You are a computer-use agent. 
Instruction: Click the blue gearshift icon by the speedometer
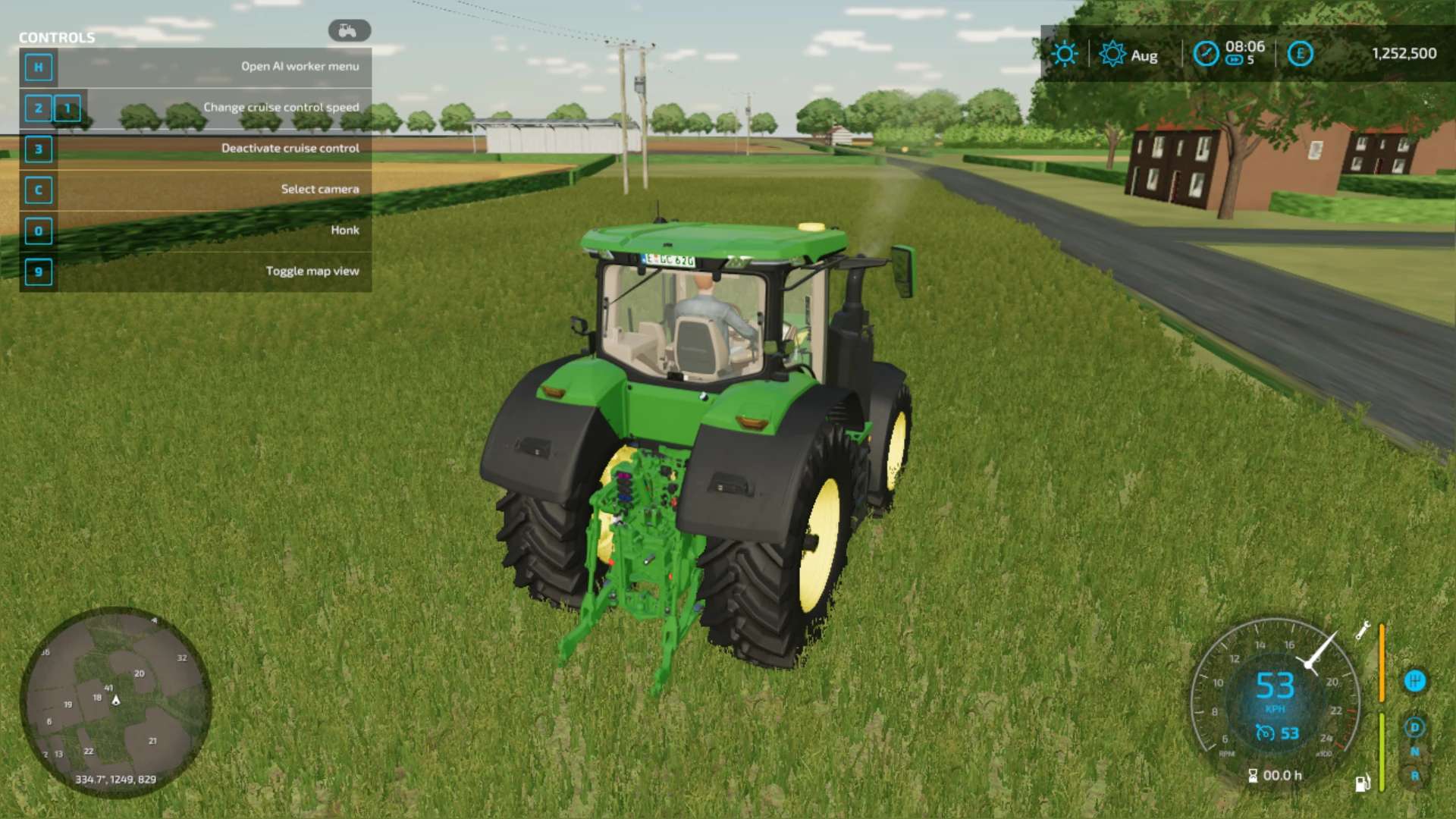(x=1414, y=681)
